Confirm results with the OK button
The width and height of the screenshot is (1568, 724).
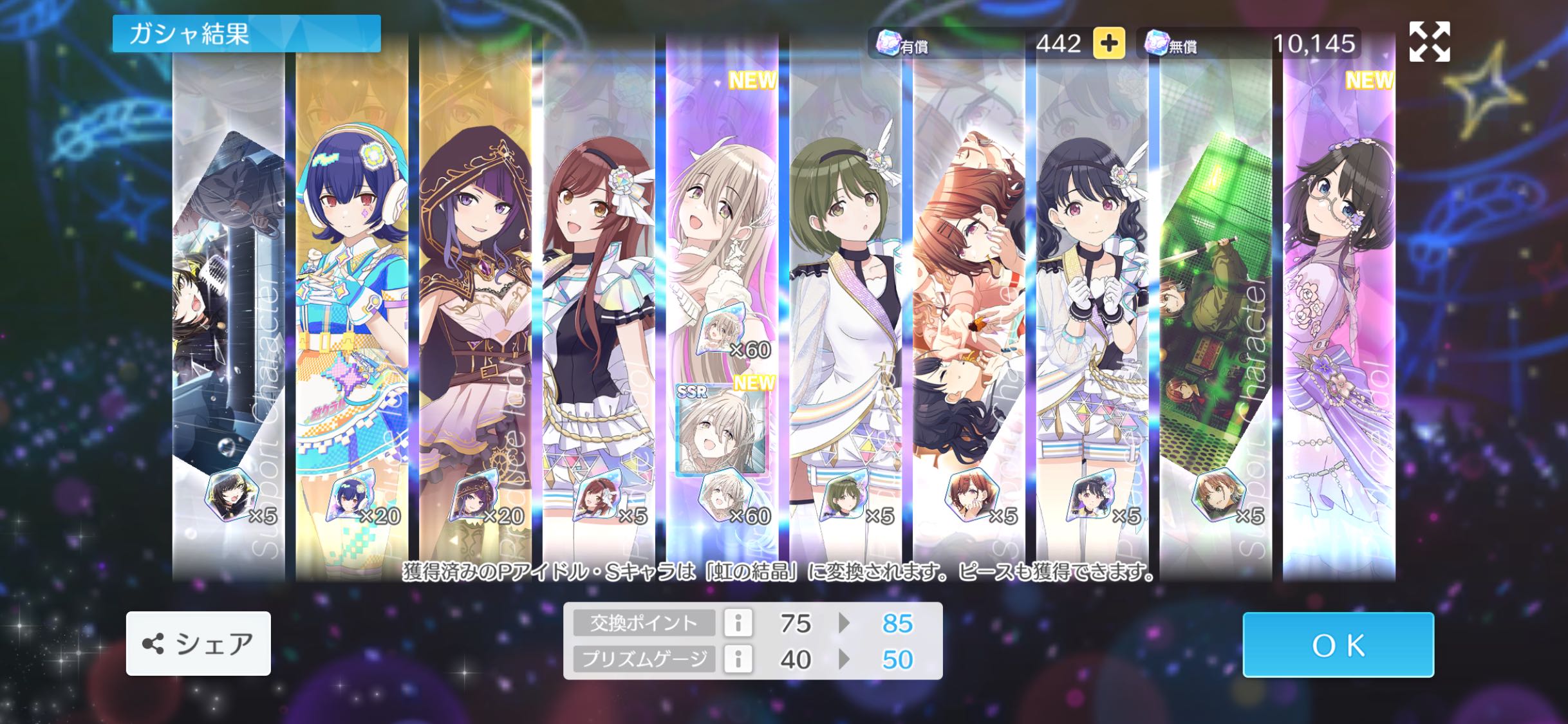click(1338, 645)
